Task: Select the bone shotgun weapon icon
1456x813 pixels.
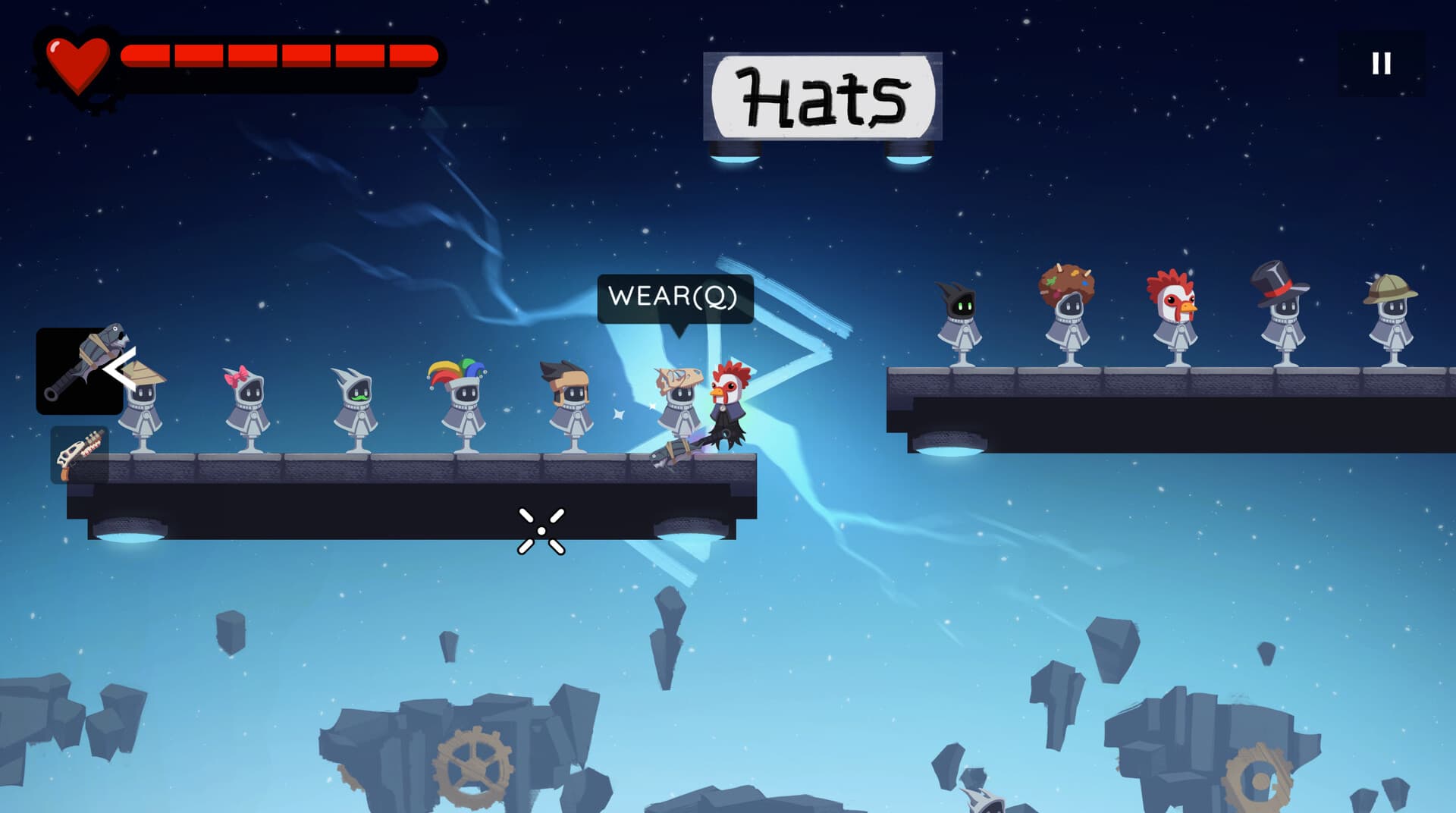Action: tap(80, 455)
